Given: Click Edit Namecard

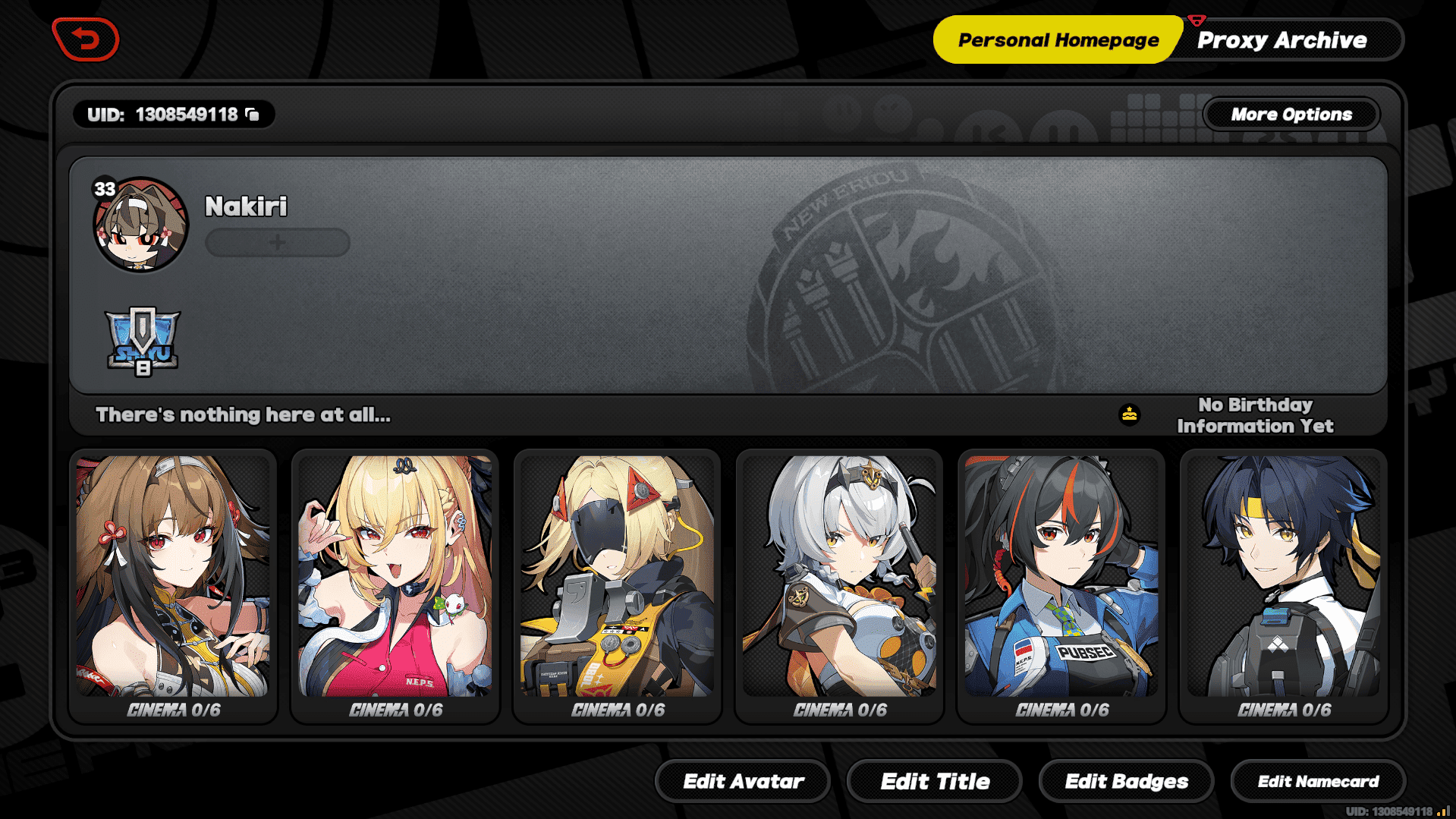Looking at the screenshot, I should pos(1319,781).
